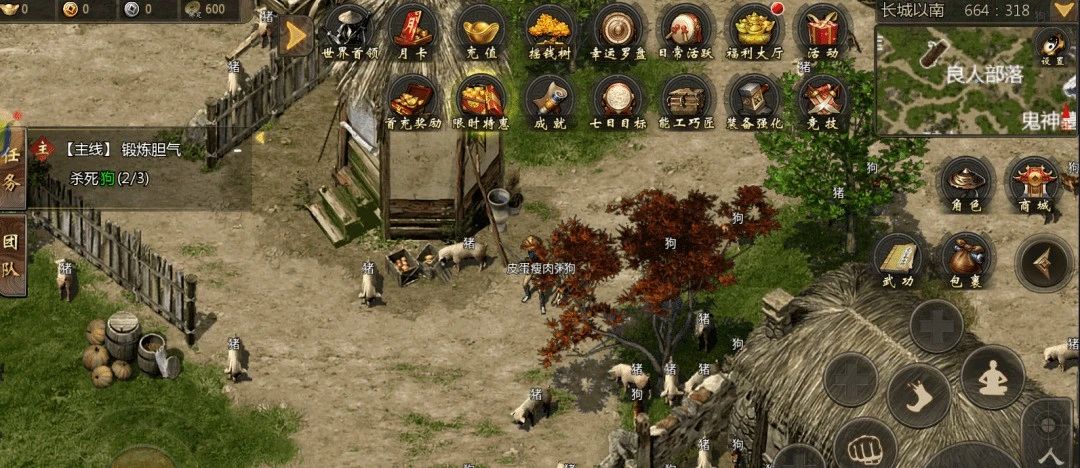Open the 限时特惠 limited-time offer icon
Image resolution: width=1080 pixels, height=468 pixels.
pyautogui.click(x=482, y=101)
